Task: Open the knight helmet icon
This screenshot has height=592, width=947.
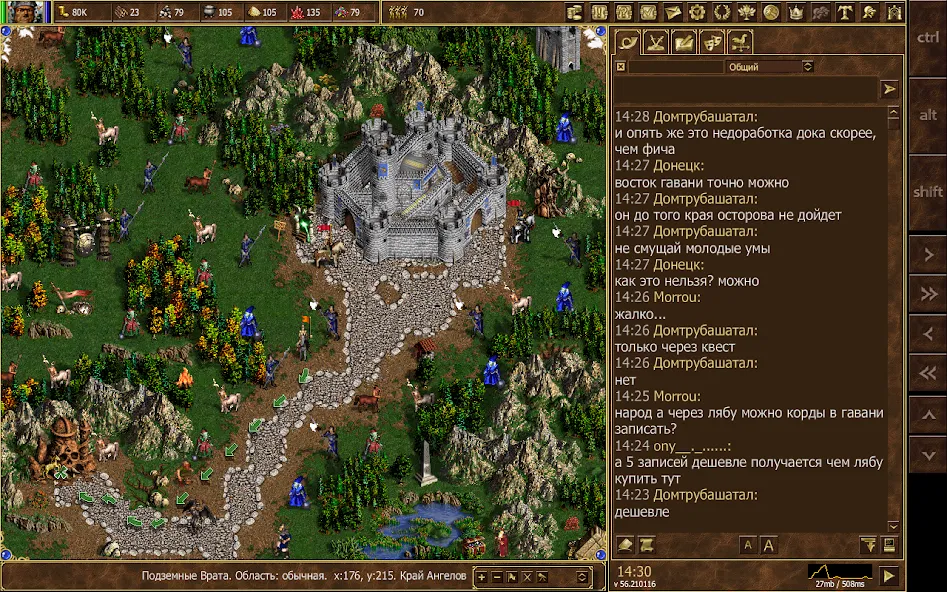Action: 870,13
